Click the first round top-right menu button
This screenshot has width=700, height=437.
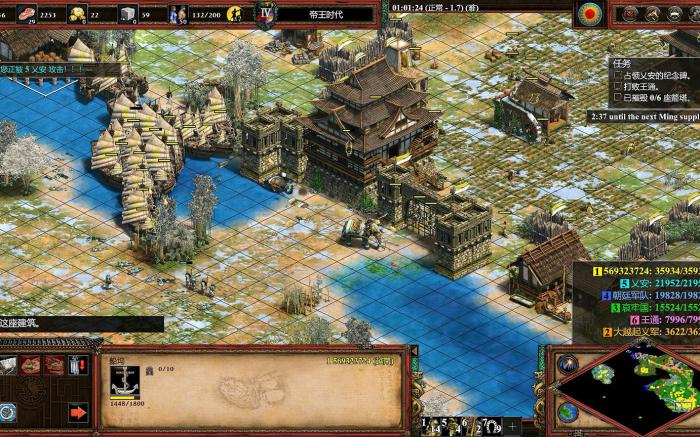tap(629, 14)
